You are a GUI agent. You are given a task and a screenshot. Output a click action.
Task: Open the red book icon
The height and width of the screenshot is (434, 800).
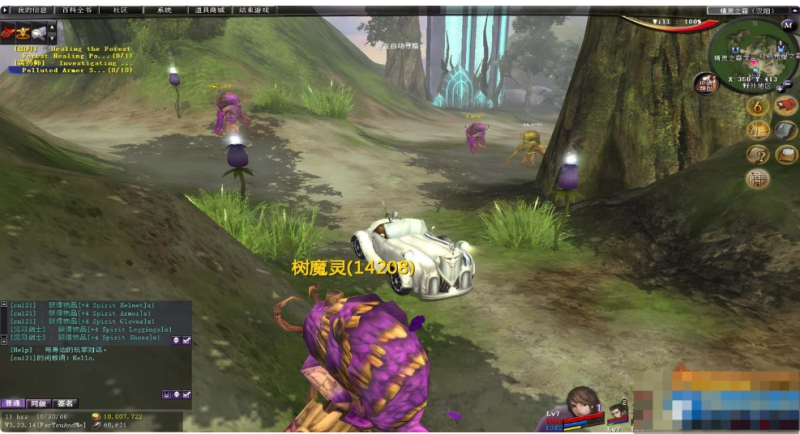[786, 105]
